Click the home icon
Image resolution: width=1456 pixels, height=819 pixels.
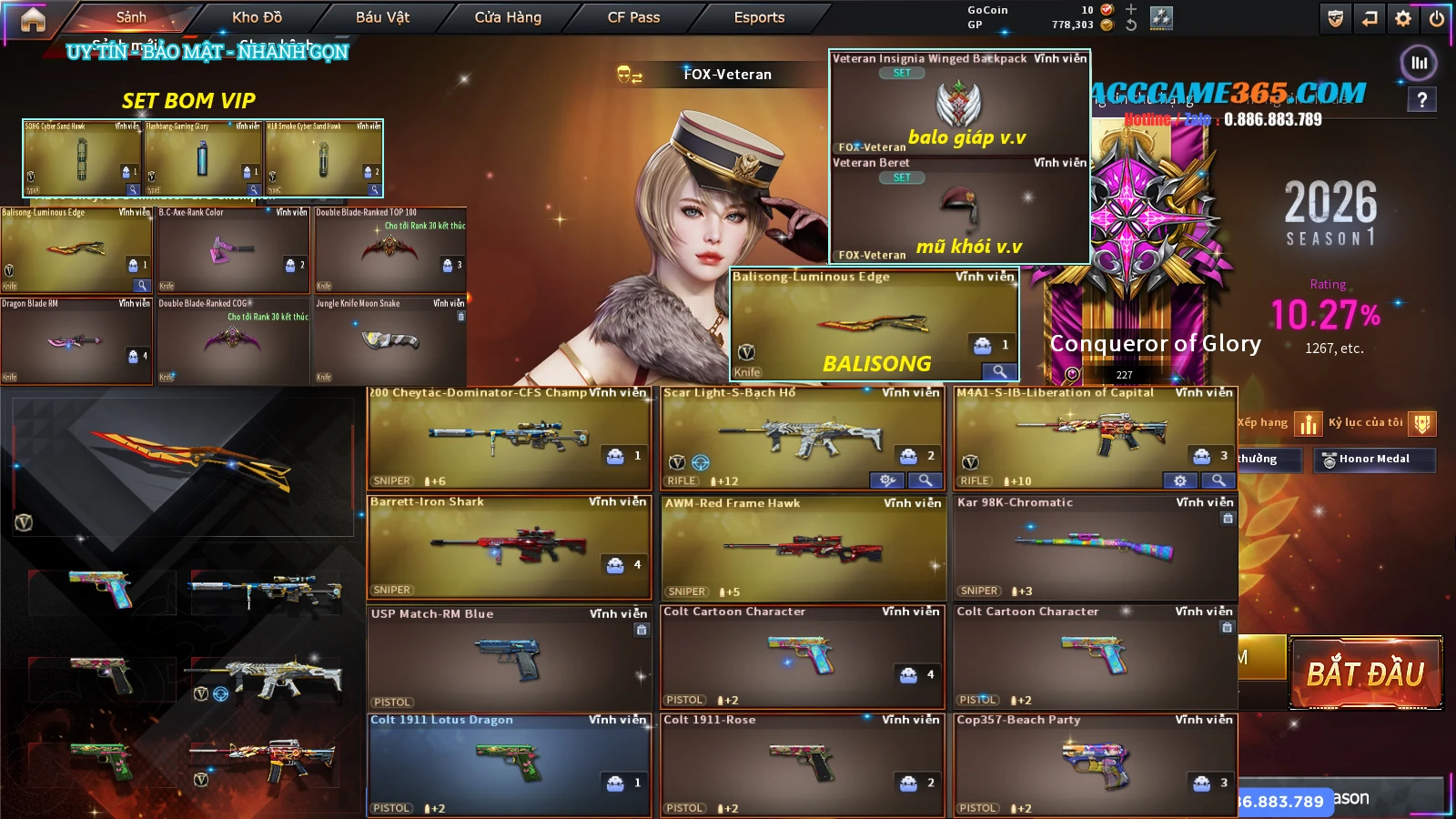[x=33, y=19]
